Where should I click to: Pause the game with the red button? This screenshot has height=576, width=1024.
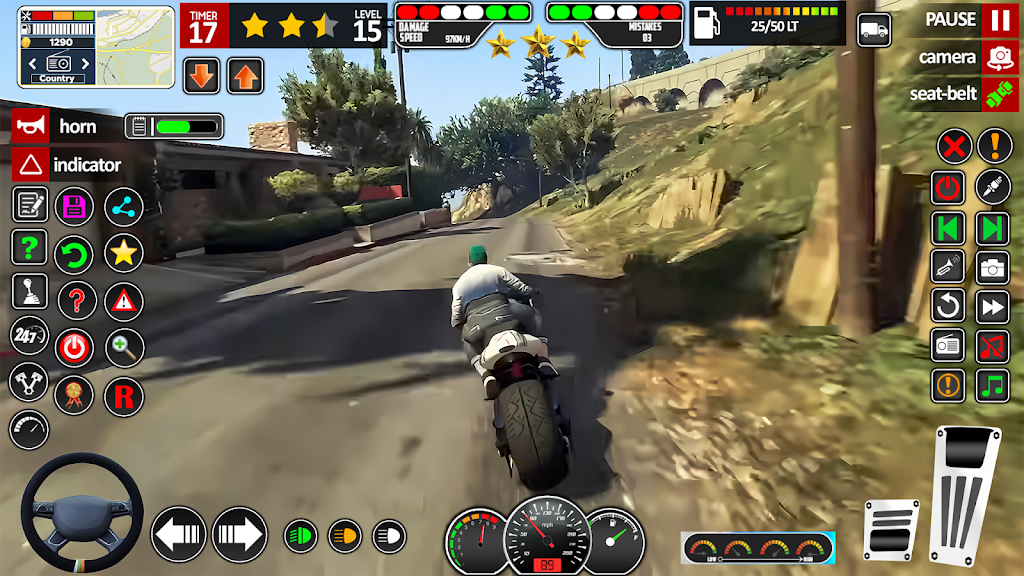point(998,19)
